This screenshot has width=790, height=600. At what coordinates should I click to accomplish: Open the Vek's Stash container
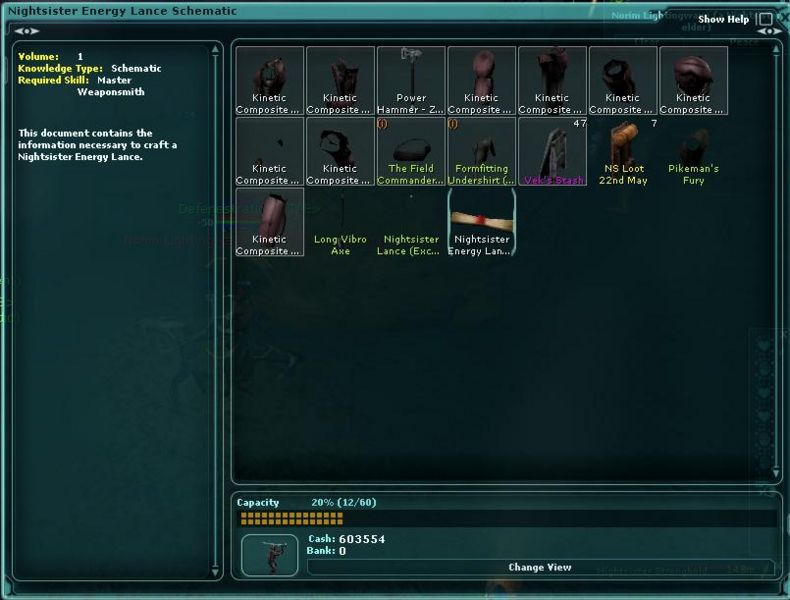tap(552, 151)
